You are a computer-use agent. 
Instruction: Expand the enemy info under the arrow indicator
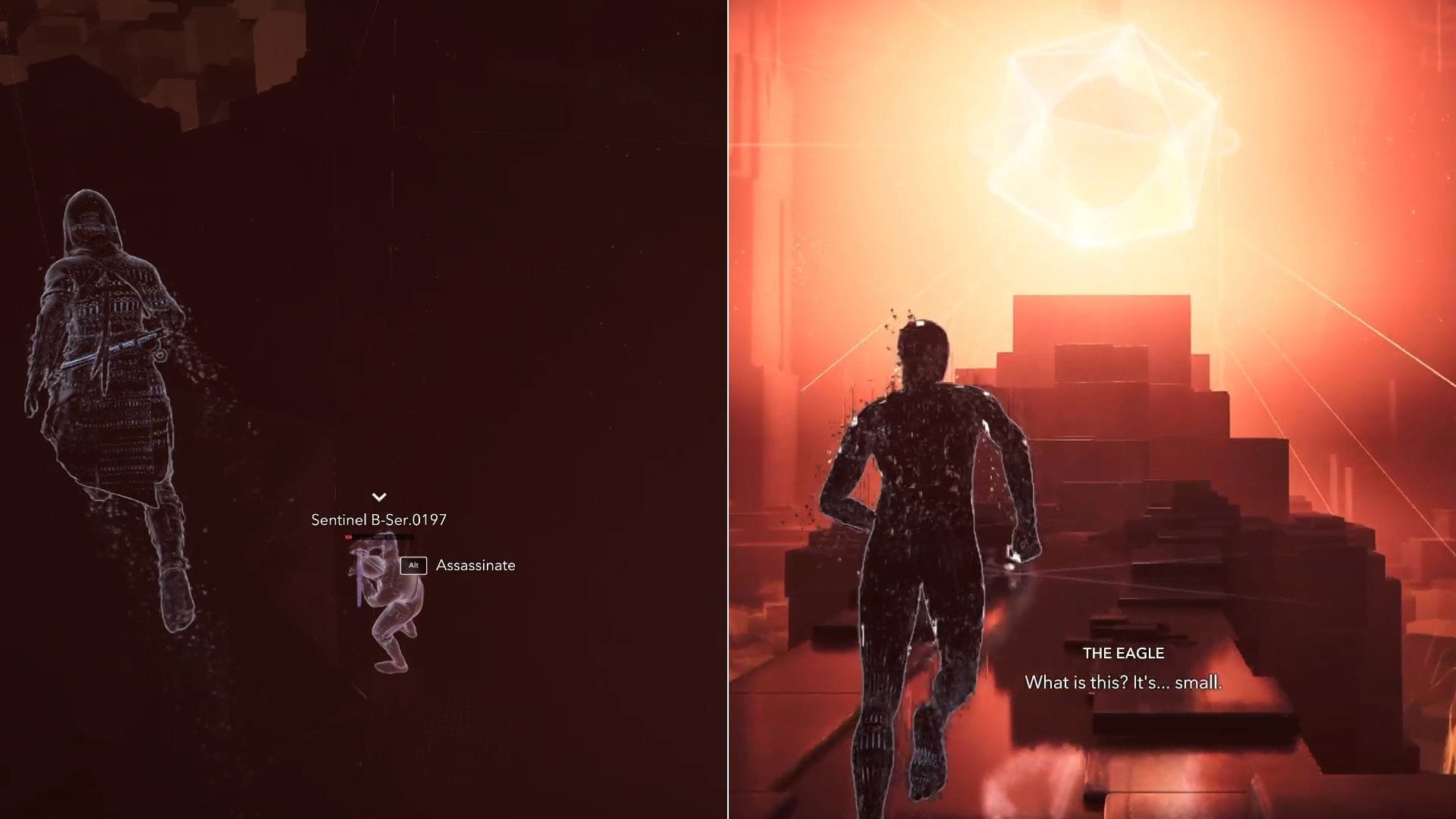point(378,497)
